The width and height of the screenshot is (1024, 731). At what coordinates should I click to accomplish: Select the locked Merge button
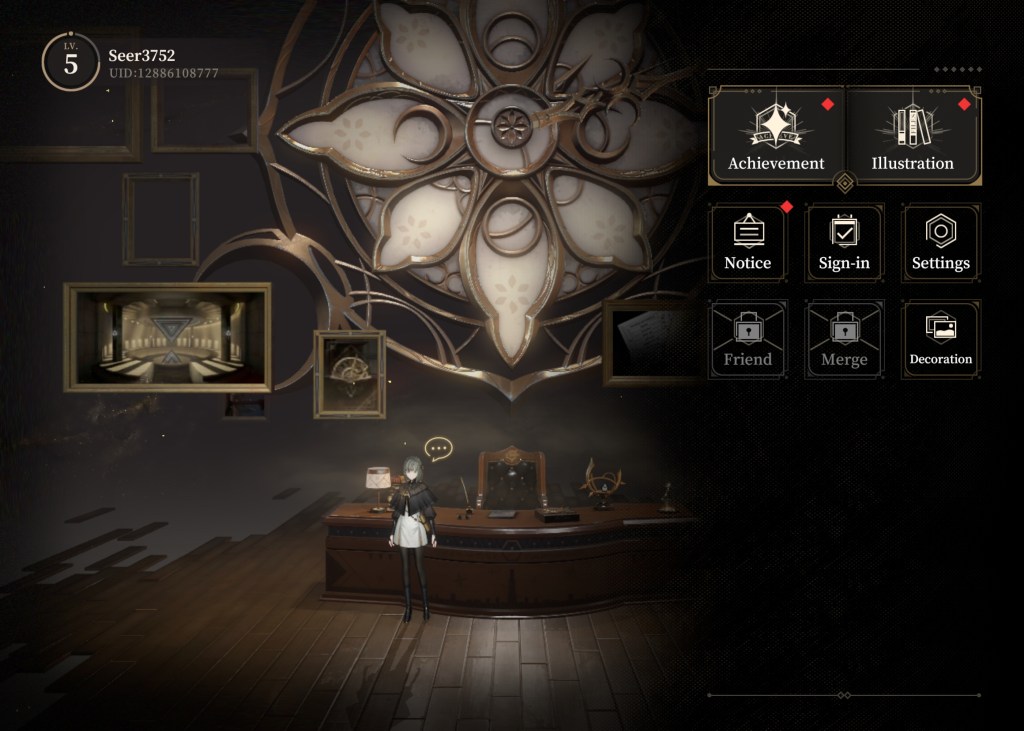point(844,339)
